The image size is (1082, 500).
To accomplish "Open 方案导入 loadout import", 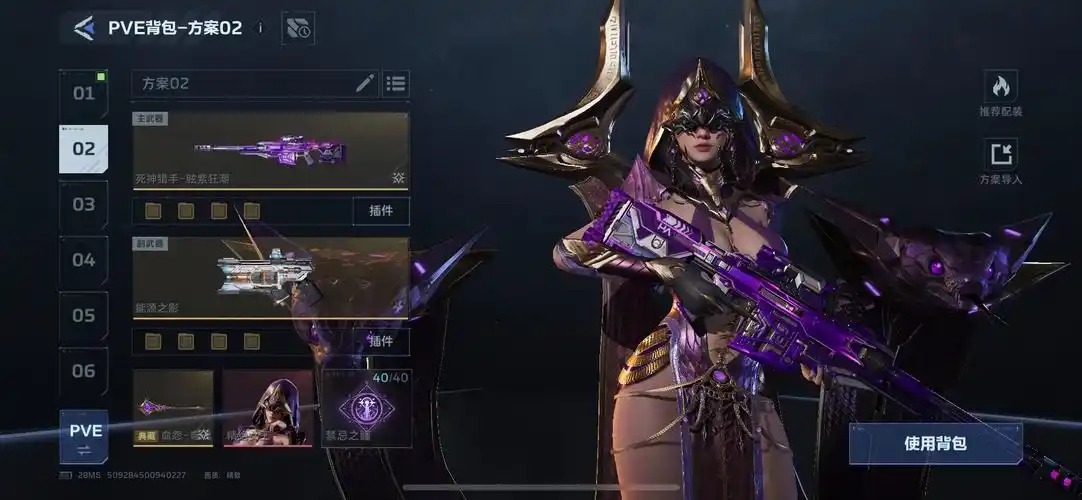I will pyautogui.click(x=1000, y=161).
